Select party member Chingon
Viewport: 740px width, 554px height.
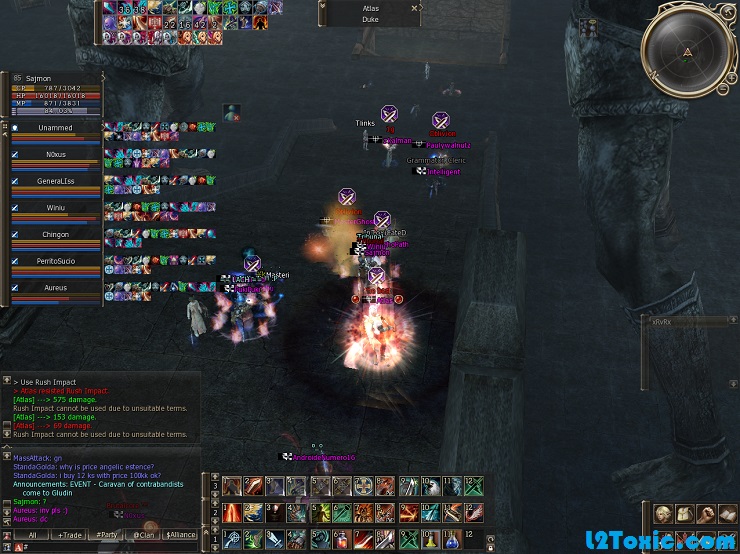point(54,234)
